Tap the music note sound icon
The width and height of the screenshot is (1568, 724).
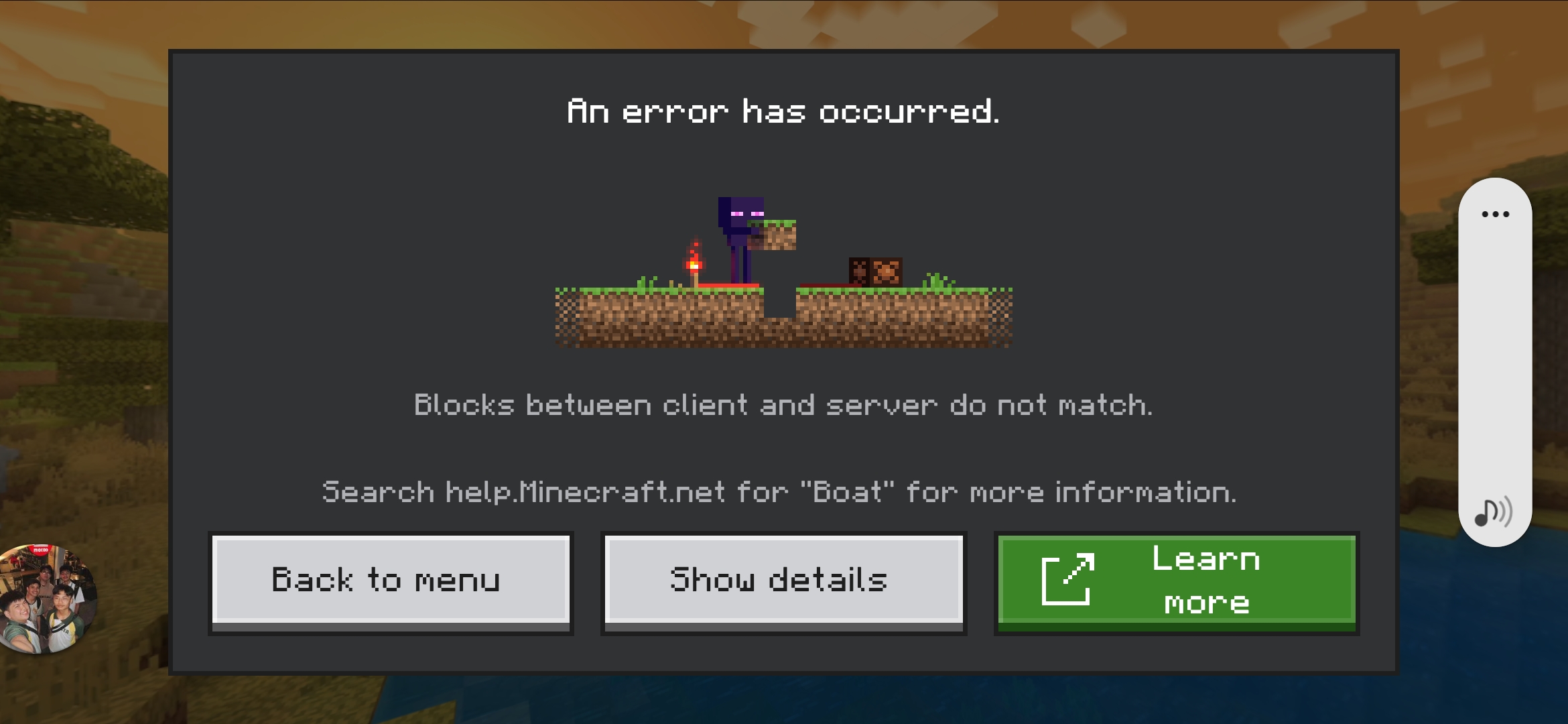[1494, 513]
